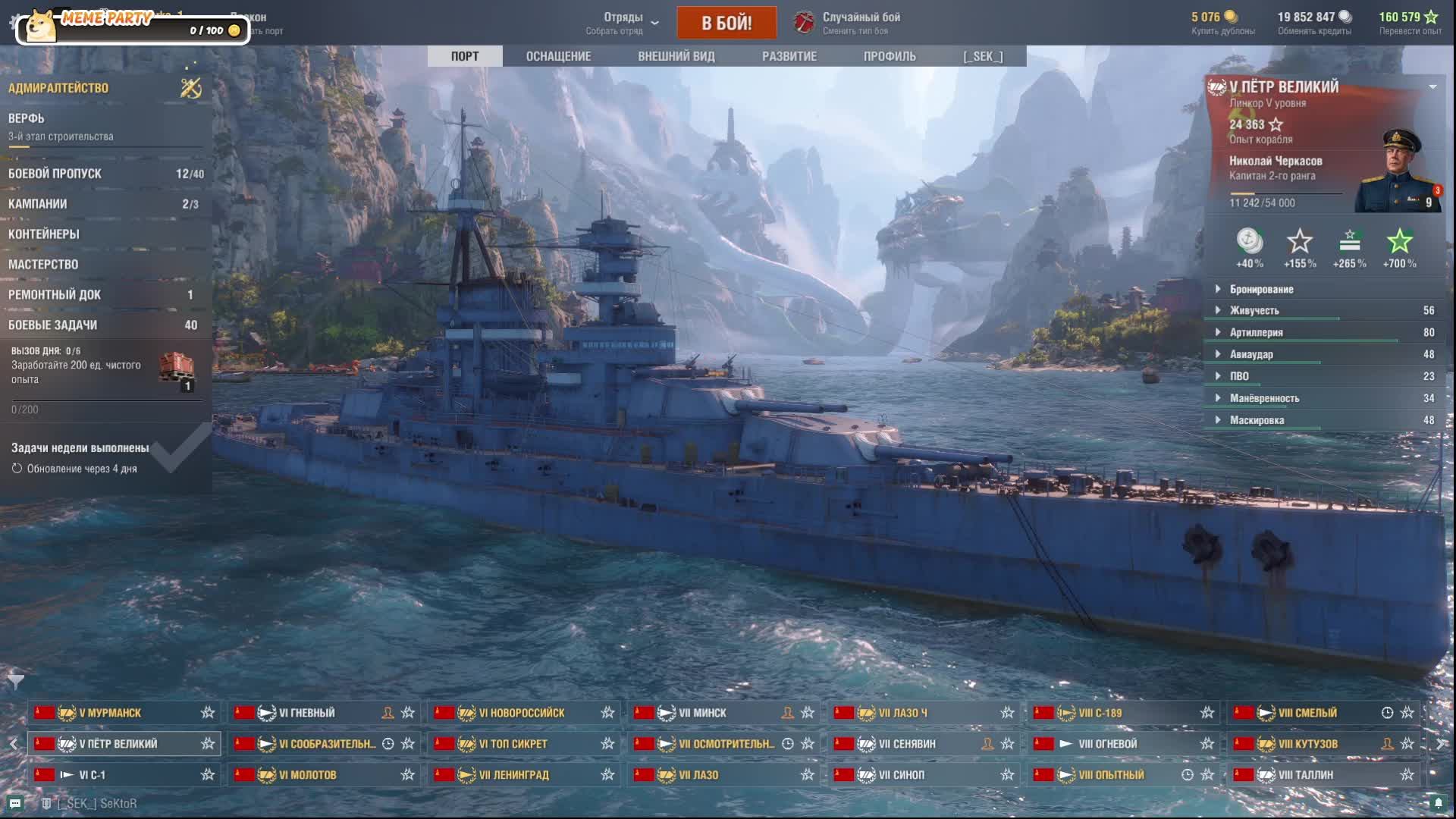Open the ship carousel filter funnel
The width and height of the screenshot is (1456, 819).
coord(16,681)
